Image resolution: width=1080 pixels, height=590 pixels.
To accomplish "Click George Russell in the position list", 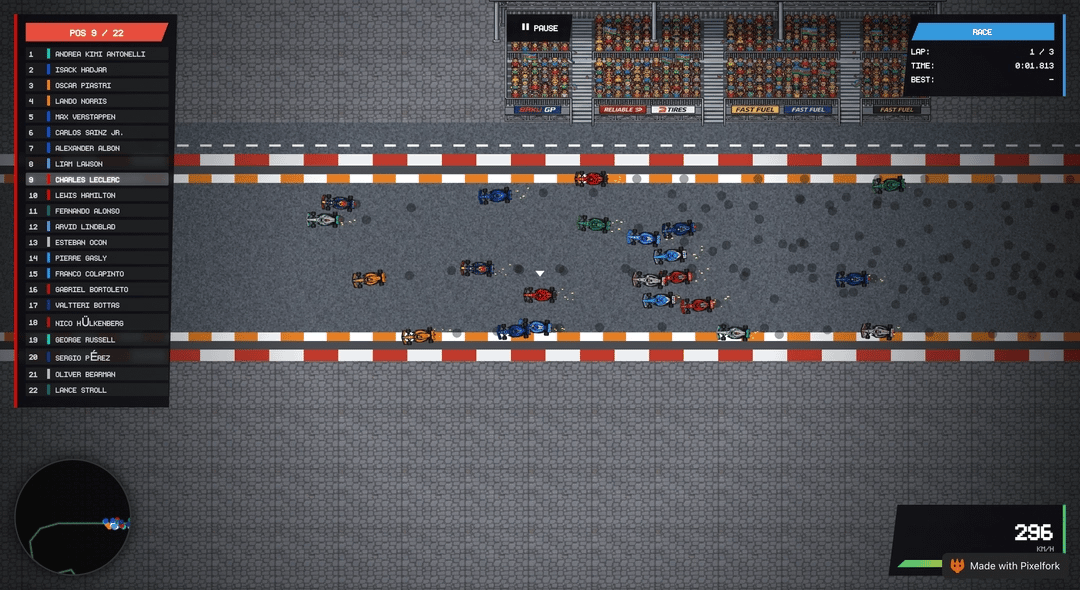I will (x=98, y=340).
